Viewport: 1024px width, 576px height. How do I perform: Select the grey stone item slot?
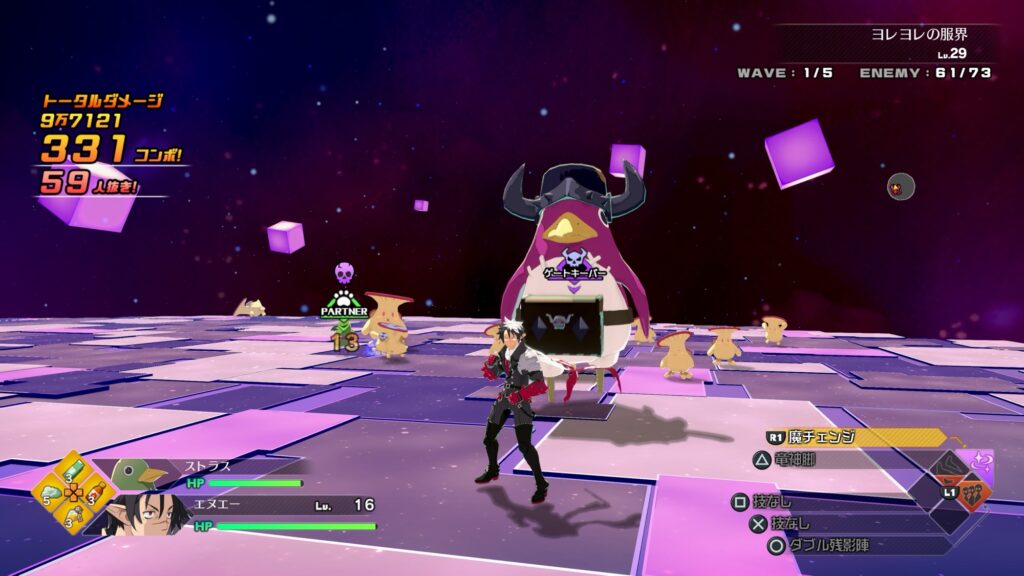[x=52, y=491]
